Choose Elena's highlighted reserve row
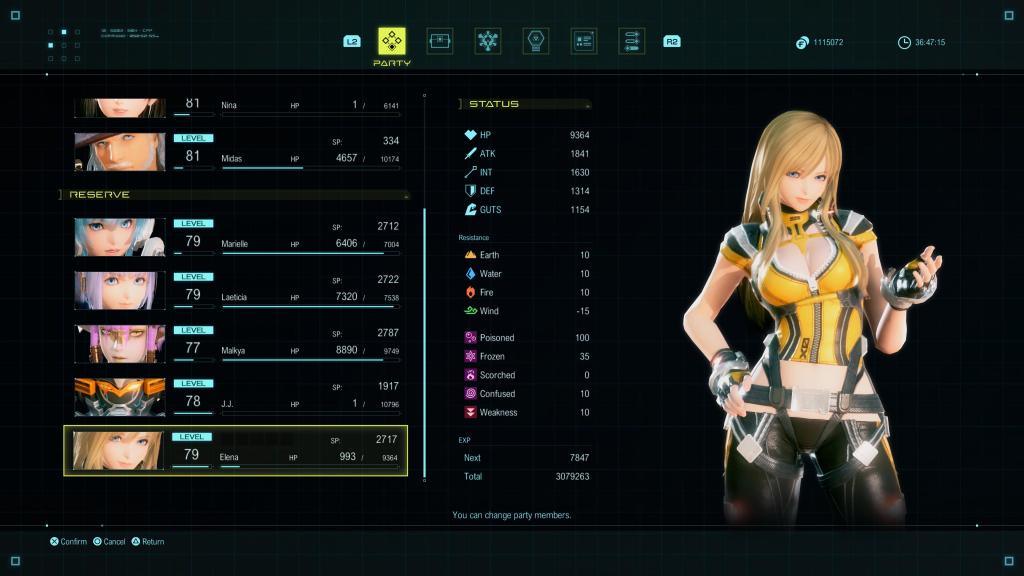 point(236,450)
